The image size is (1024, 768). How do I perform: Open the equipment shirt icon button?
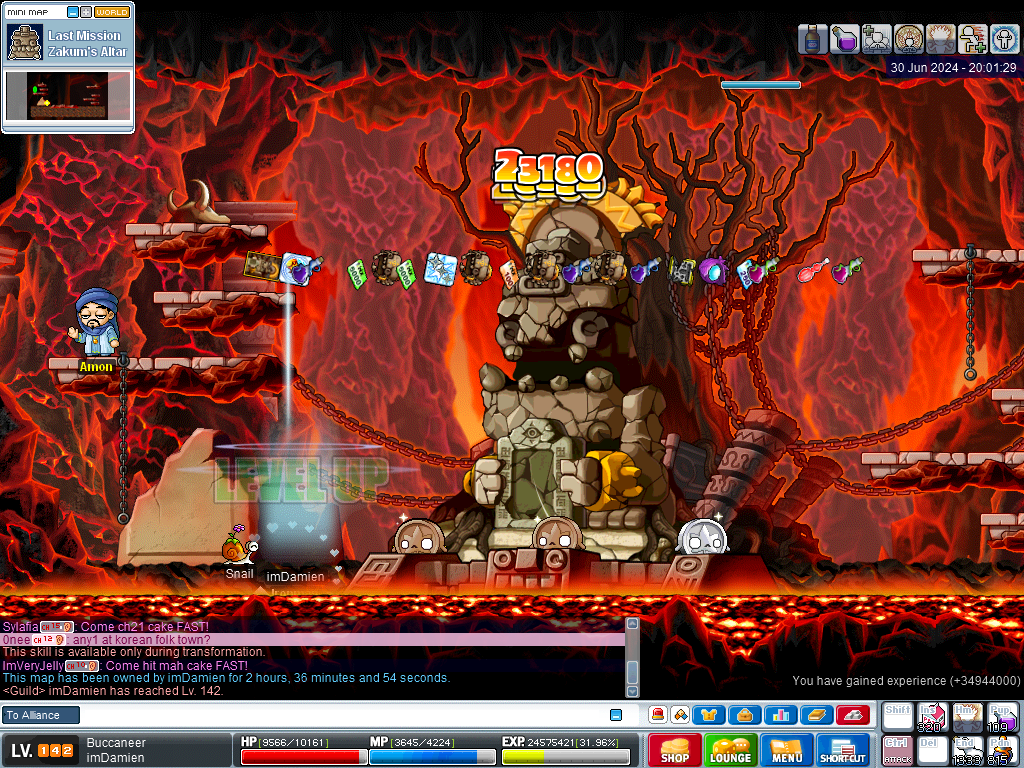[x=709, y=715]
